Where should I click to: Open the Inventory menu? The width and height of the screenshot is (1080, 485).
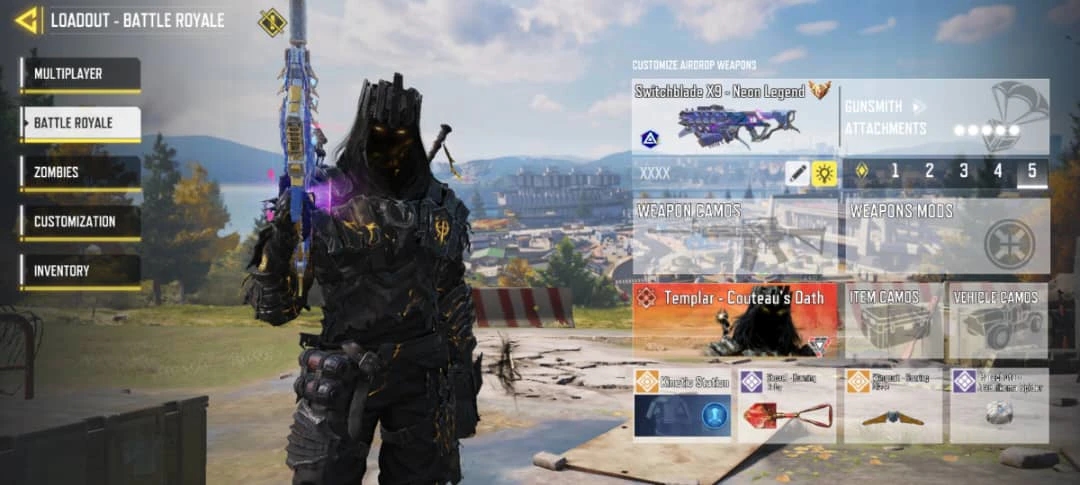80,270
